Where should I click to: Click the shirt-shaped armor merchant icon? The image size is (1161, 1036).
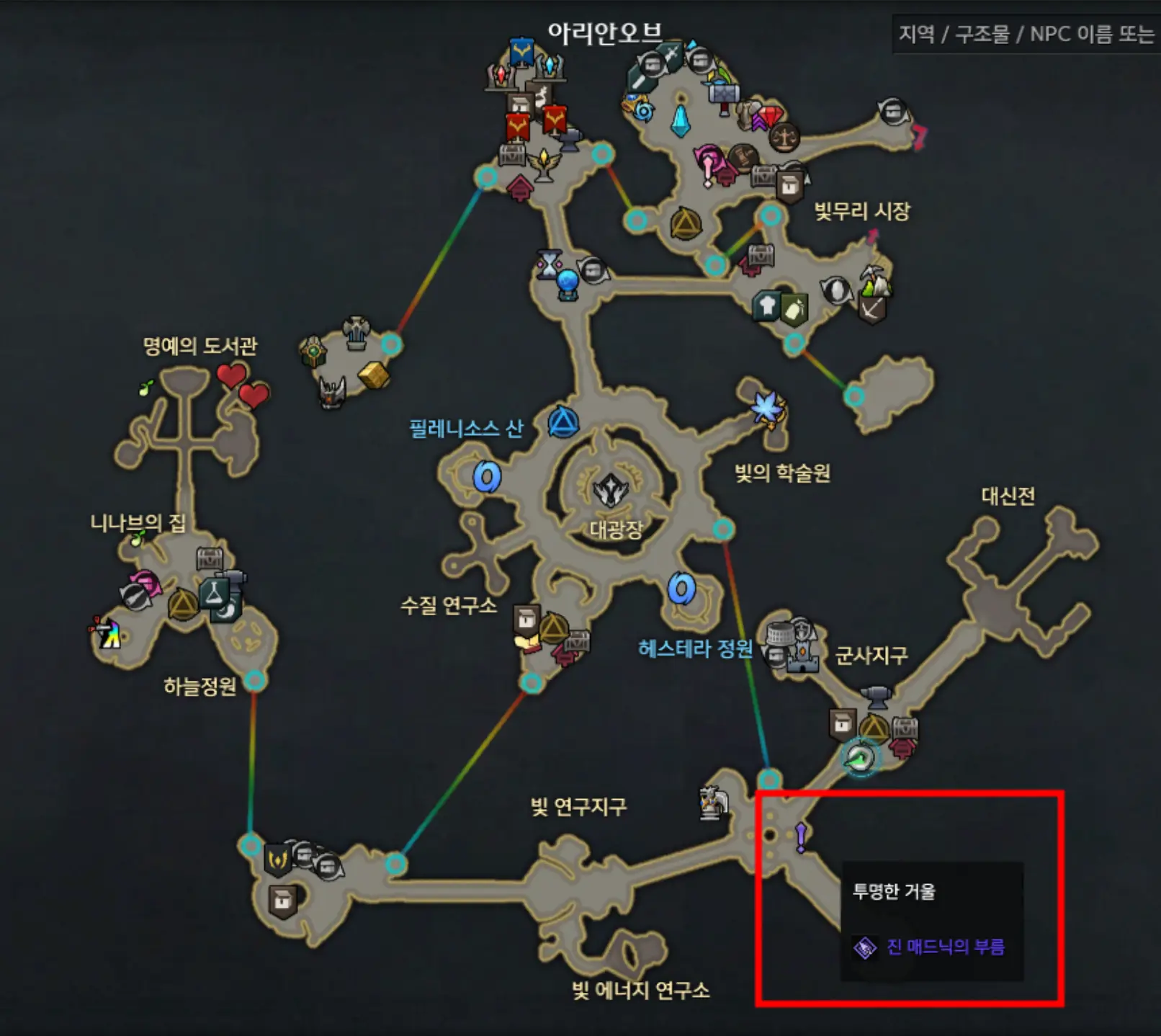[x=766, y=303]
